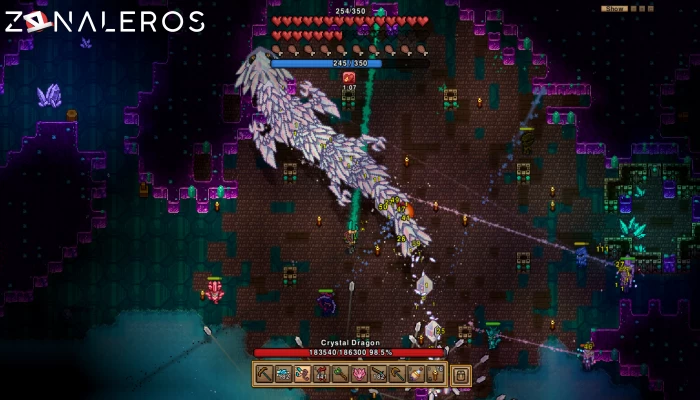
Task: Click the red heart buff icon
Action: coord(349,77)
